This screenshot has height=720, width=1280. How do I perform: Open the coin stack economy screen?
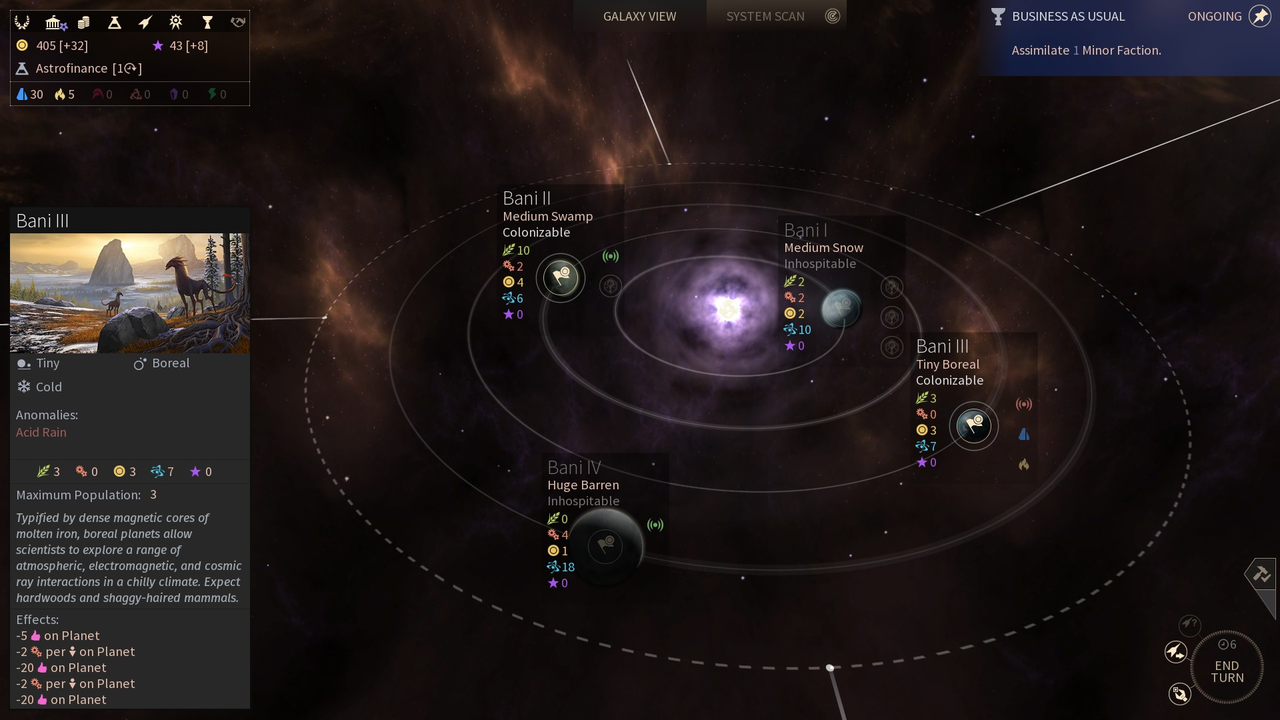point(84,22)
